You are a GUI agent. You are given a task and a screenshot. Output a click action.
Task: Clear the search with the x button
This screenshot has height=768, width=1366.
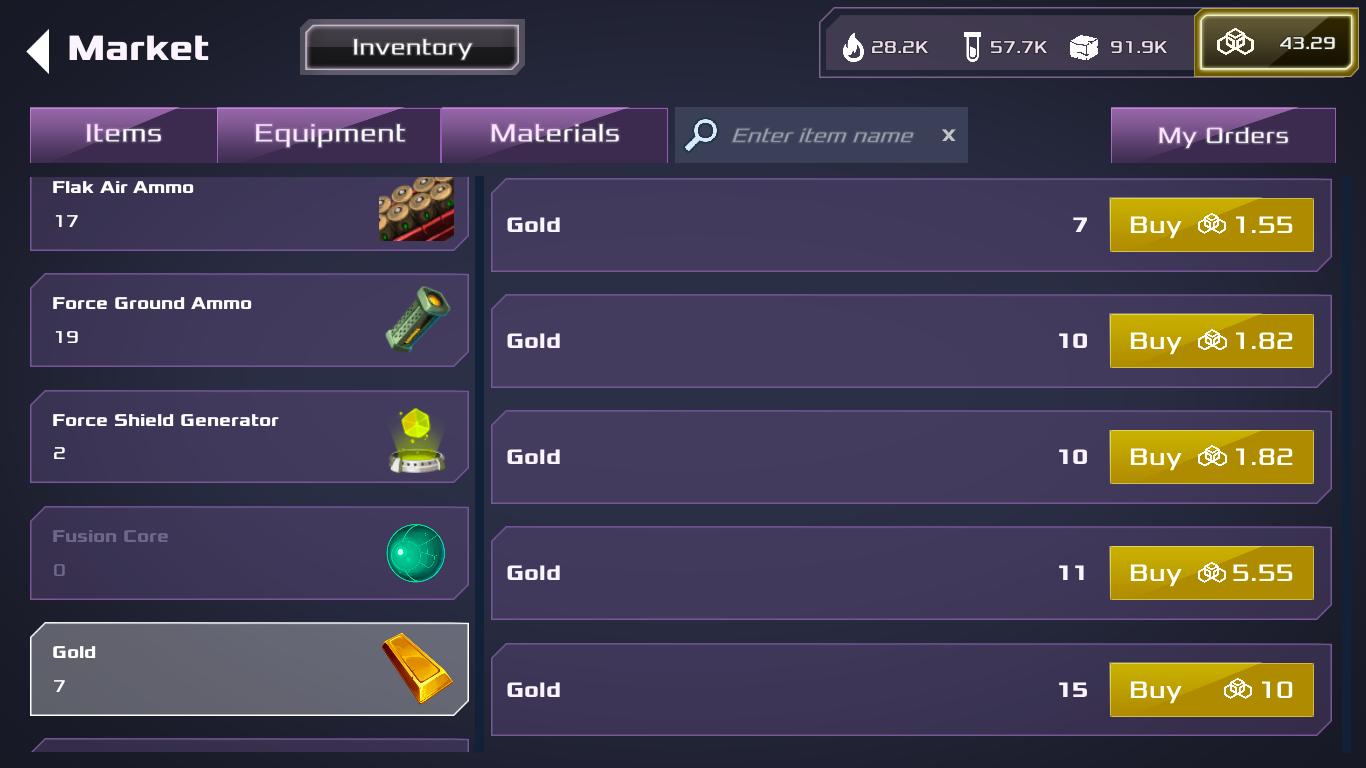point(948,135)
